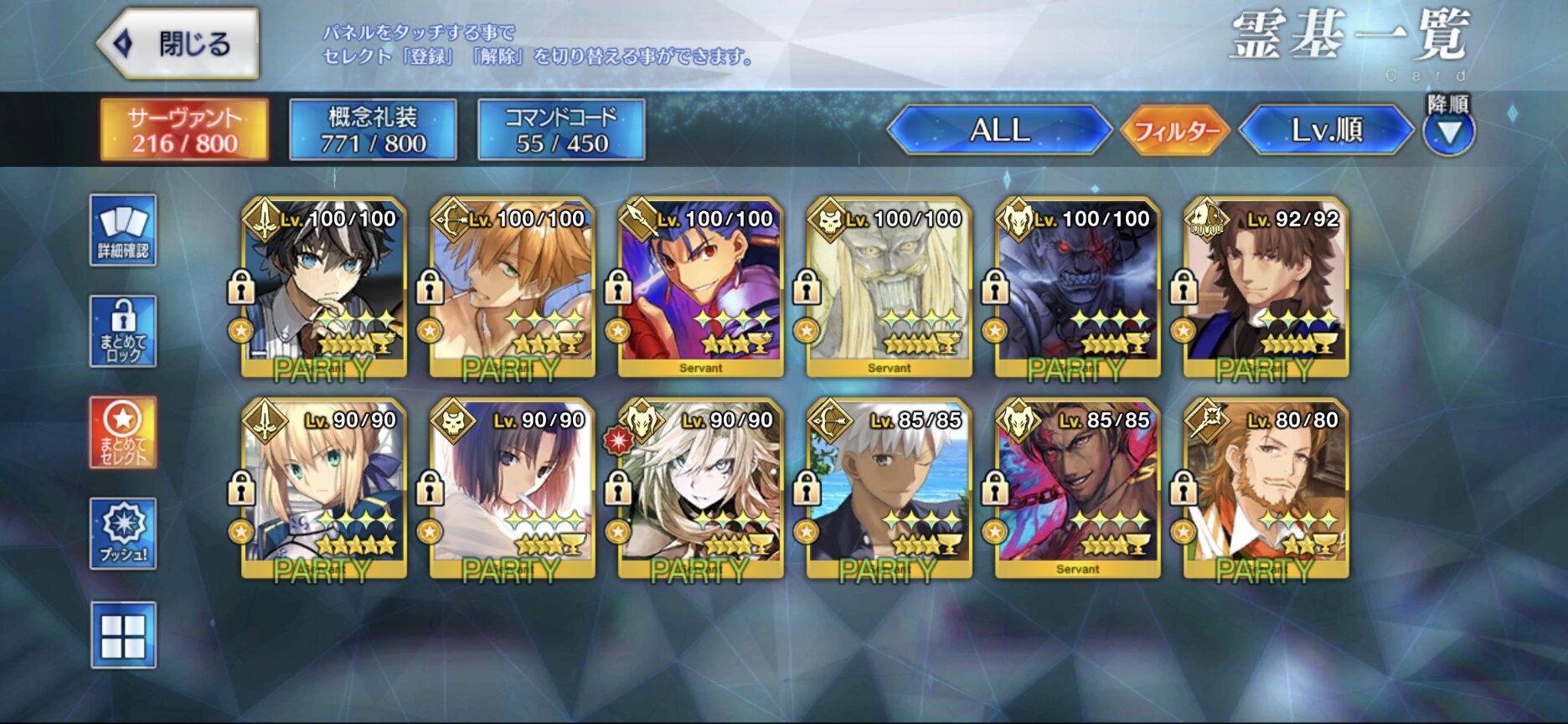Open the 概念礼装 tab
Screen dimensions: 1568x724
pyautogui.click(x=373, y=130)
